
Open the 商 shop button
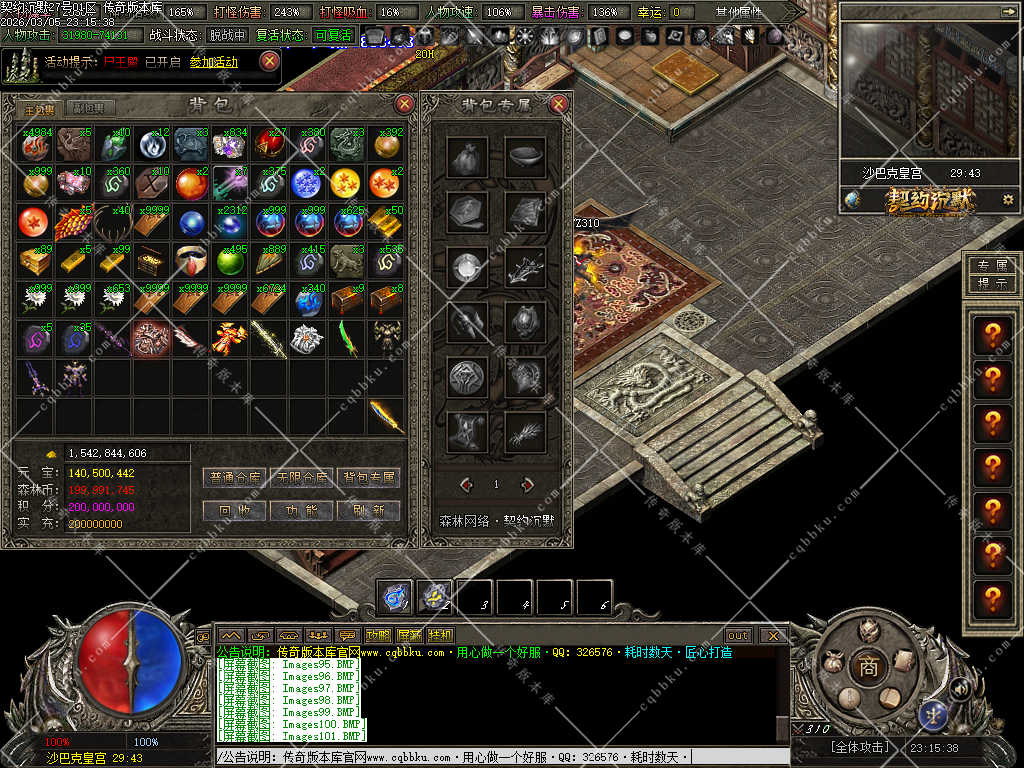coord(868,667)
